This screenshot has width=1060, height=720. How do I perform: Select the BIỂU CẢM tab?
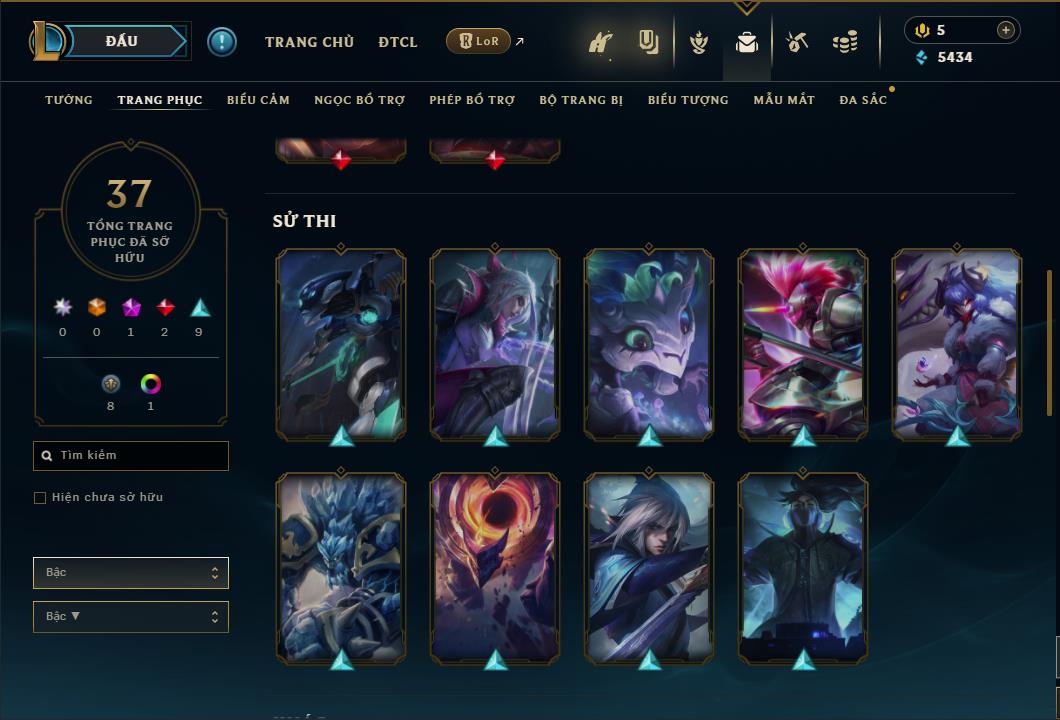click(x=258, y=100)
